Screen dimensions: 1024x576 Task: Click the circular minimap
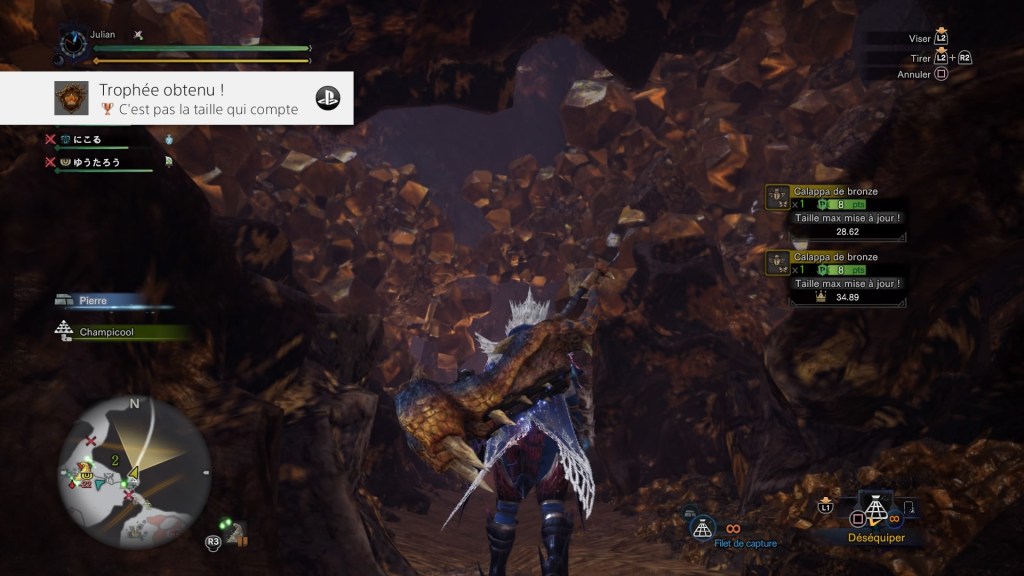click(133, 460)
